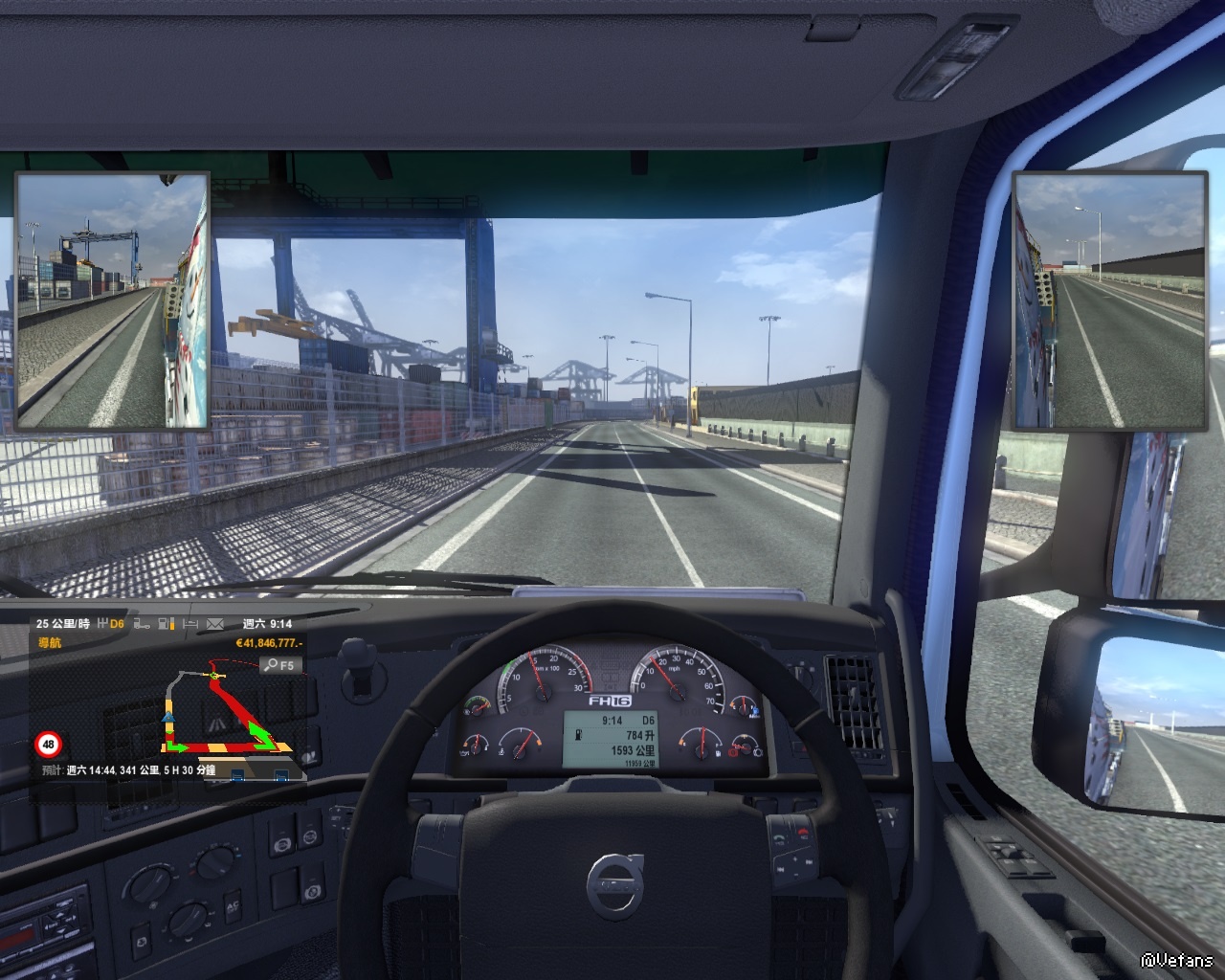Click the bed rest indicator icon

coord(189,624)
